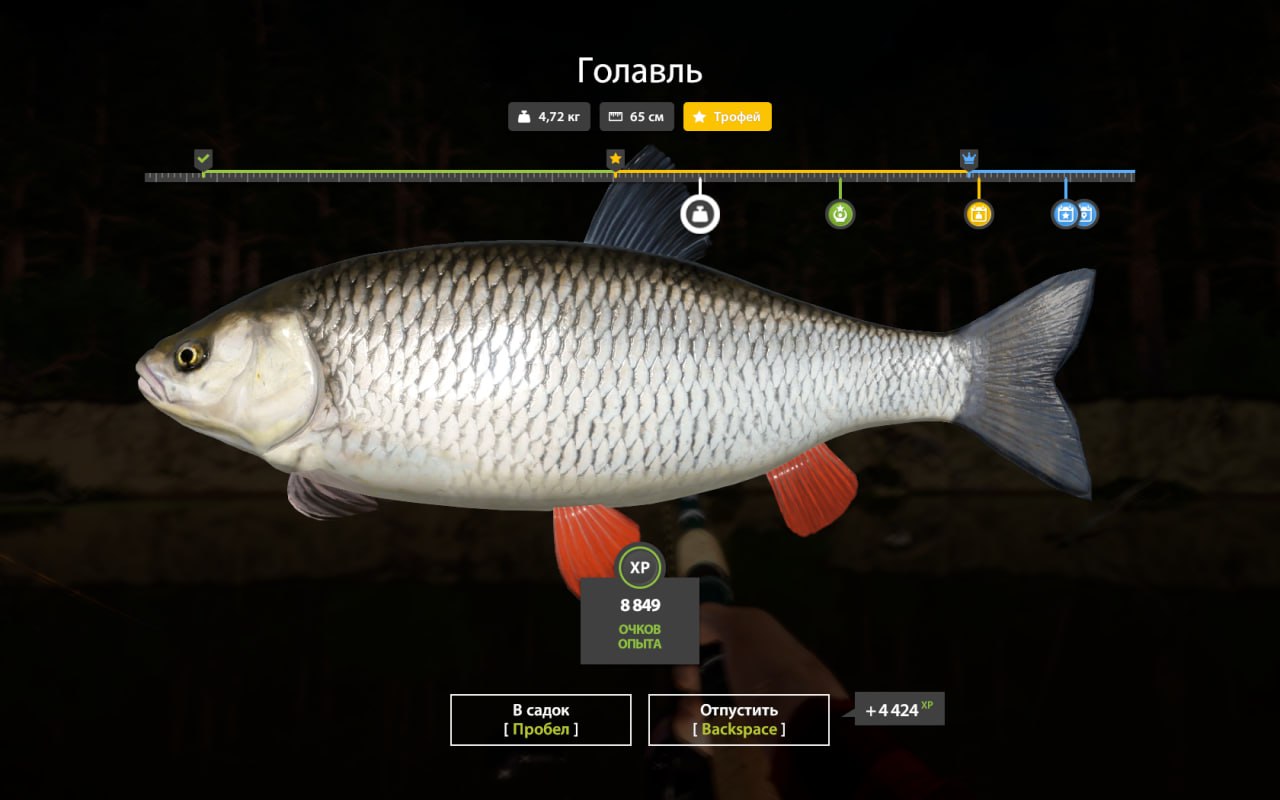Click the white weight marker circle on the timeline
1280x800 pixels.
[700, 212]
